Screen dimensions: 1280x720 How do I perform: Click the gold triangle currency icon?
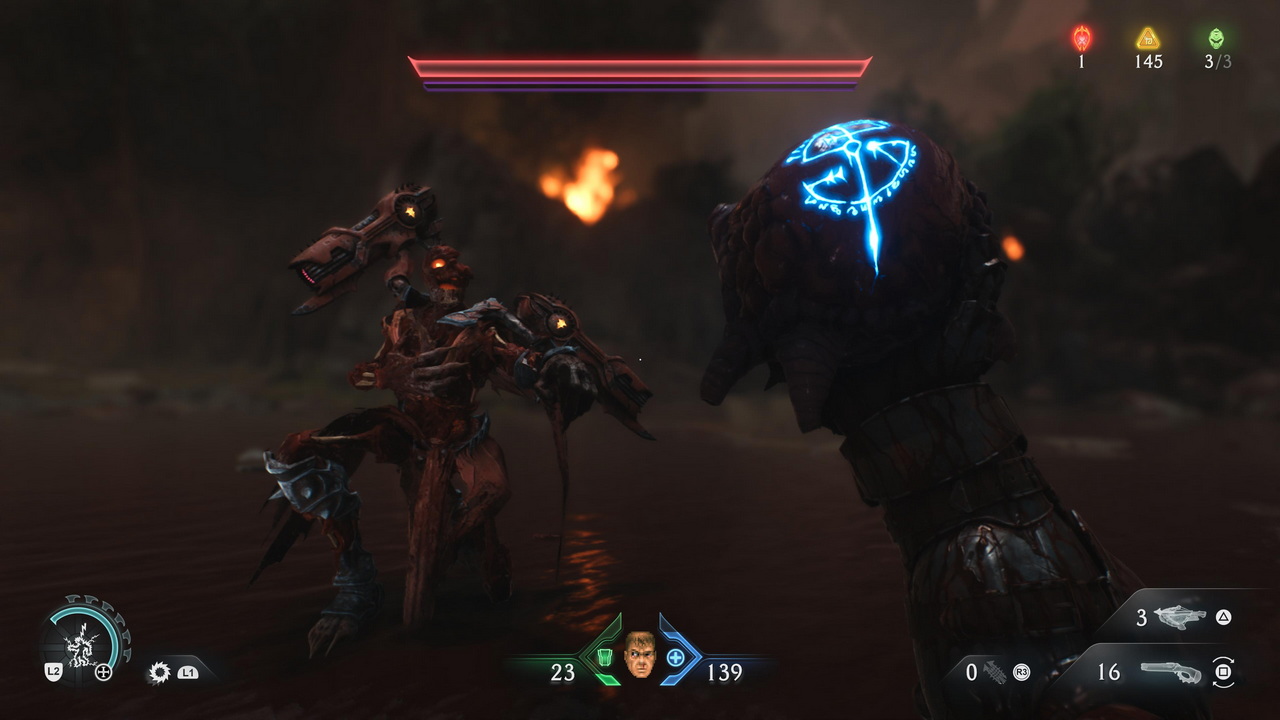(1148, 38)
